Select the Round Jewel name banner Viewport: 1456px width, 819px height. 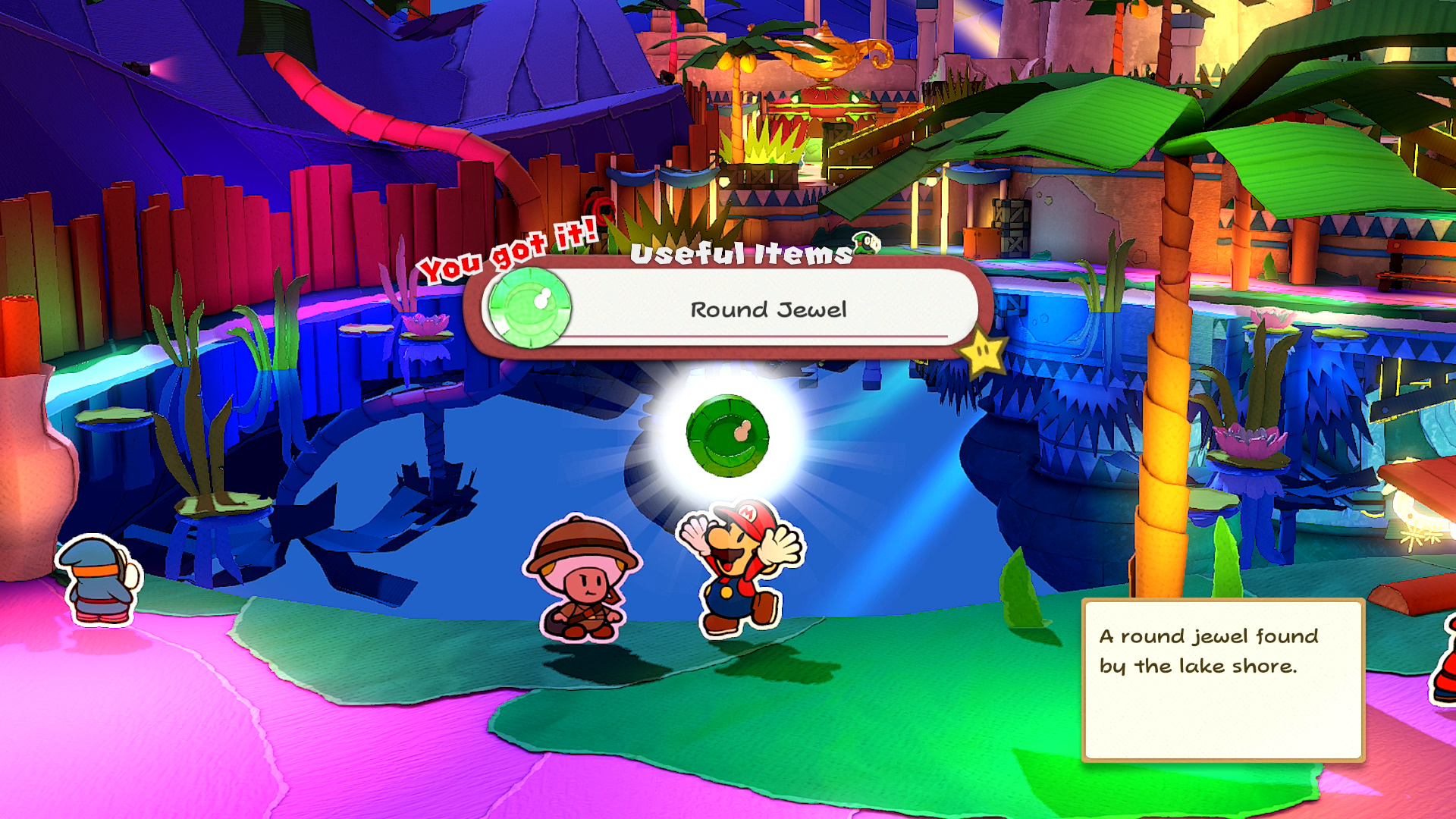point(767,309)
